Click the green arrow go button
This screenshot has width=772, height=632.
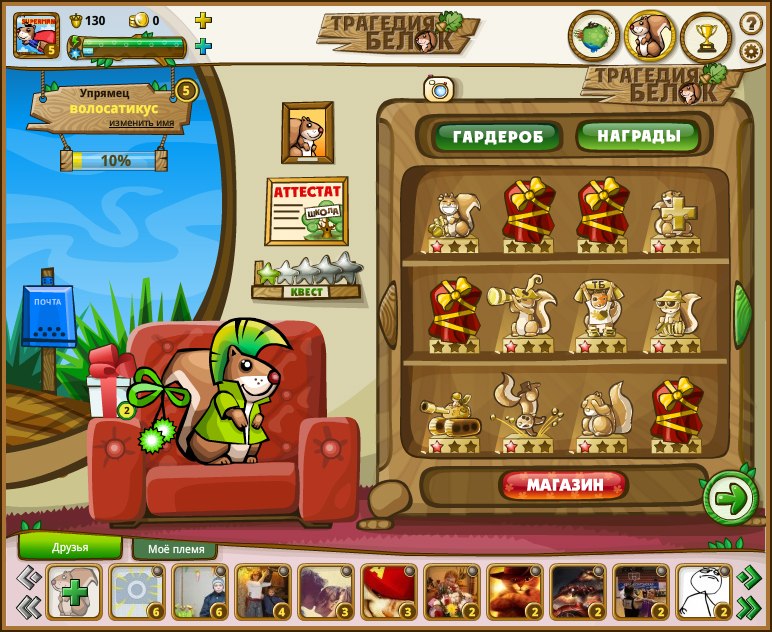click(731, 497)
